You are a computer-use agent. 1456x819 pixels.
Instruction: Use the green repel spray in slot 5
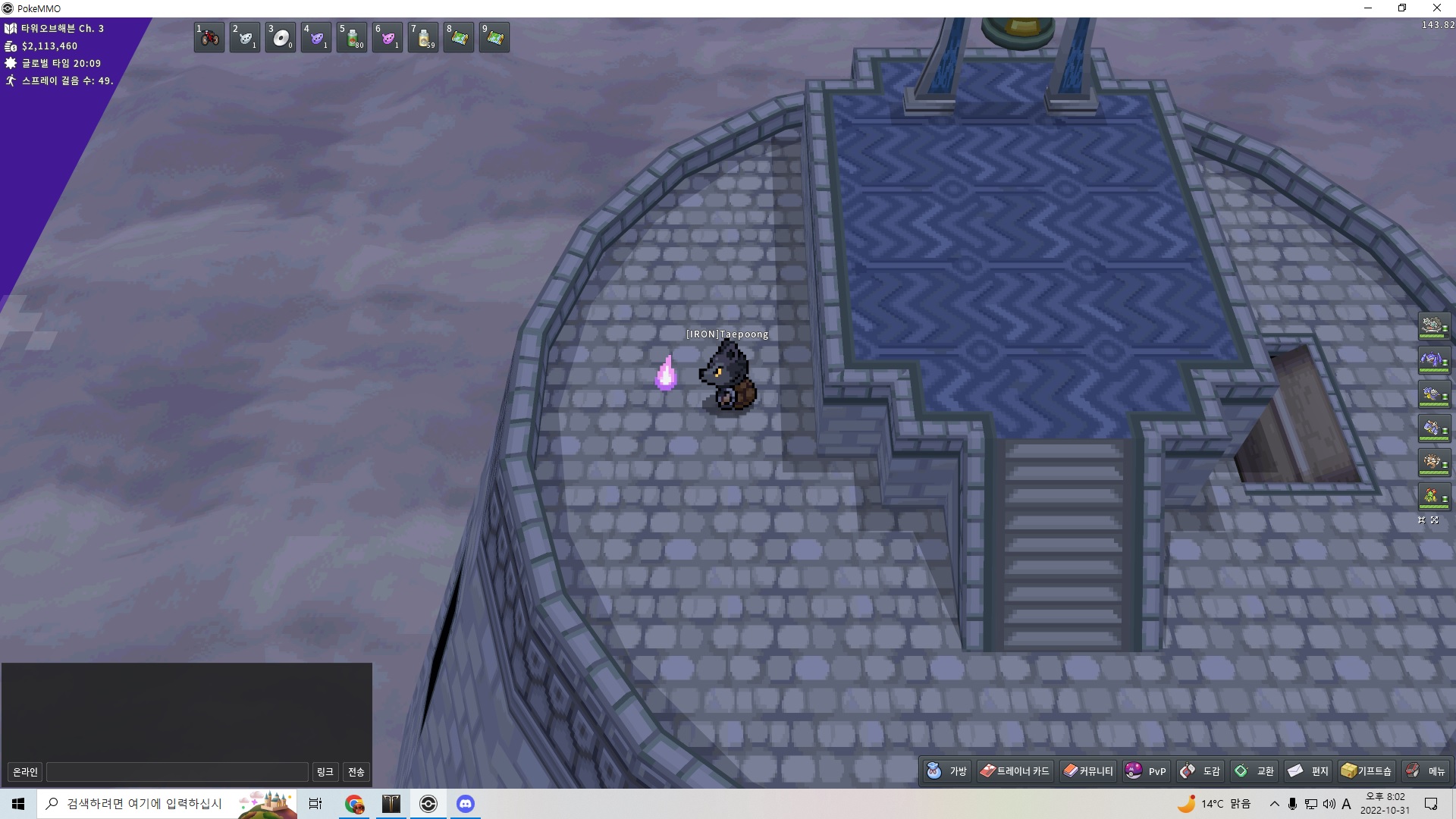point(352,38)
